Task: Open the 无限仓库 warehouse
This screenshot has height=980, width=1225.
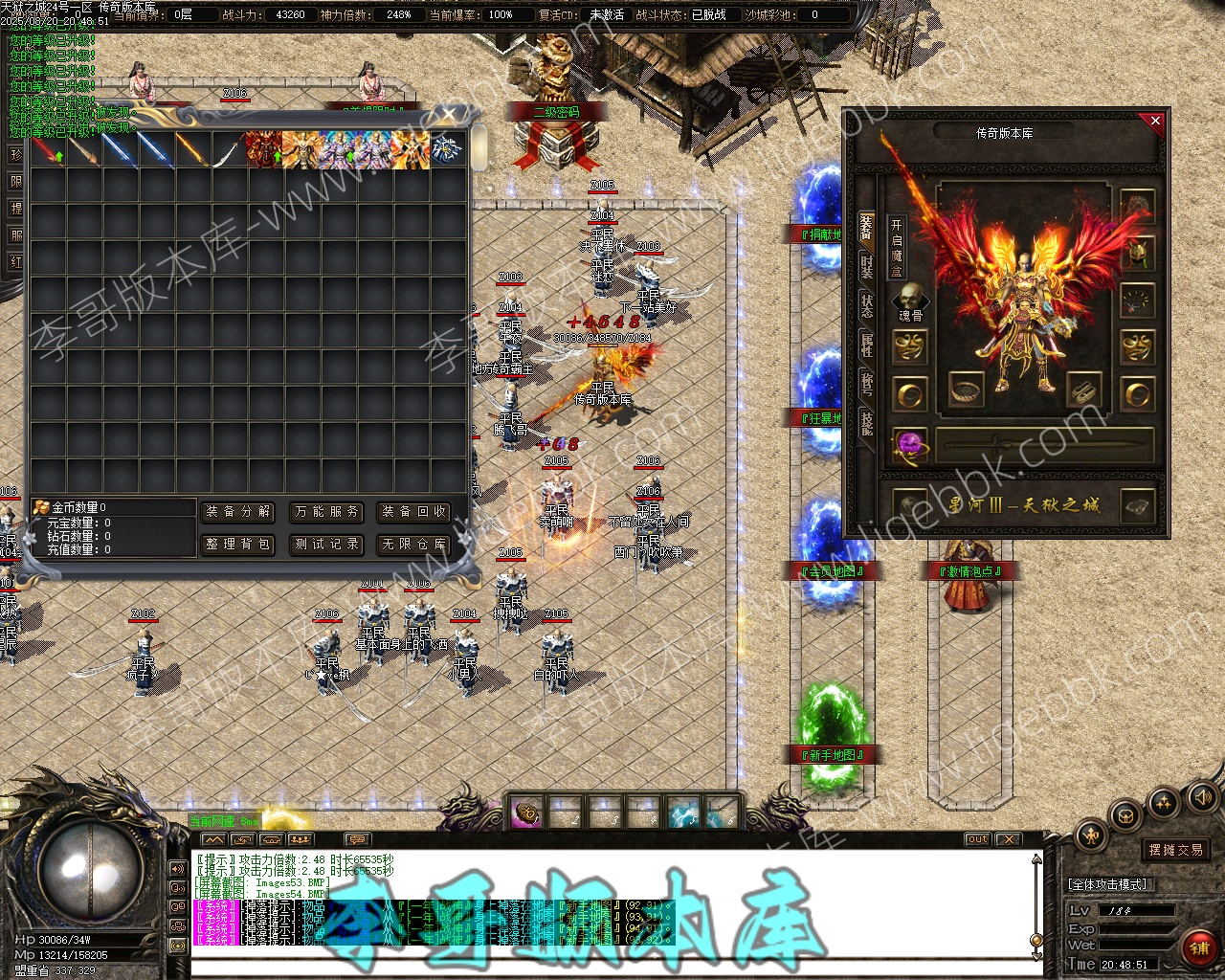Action: click(x=414, y=545)
